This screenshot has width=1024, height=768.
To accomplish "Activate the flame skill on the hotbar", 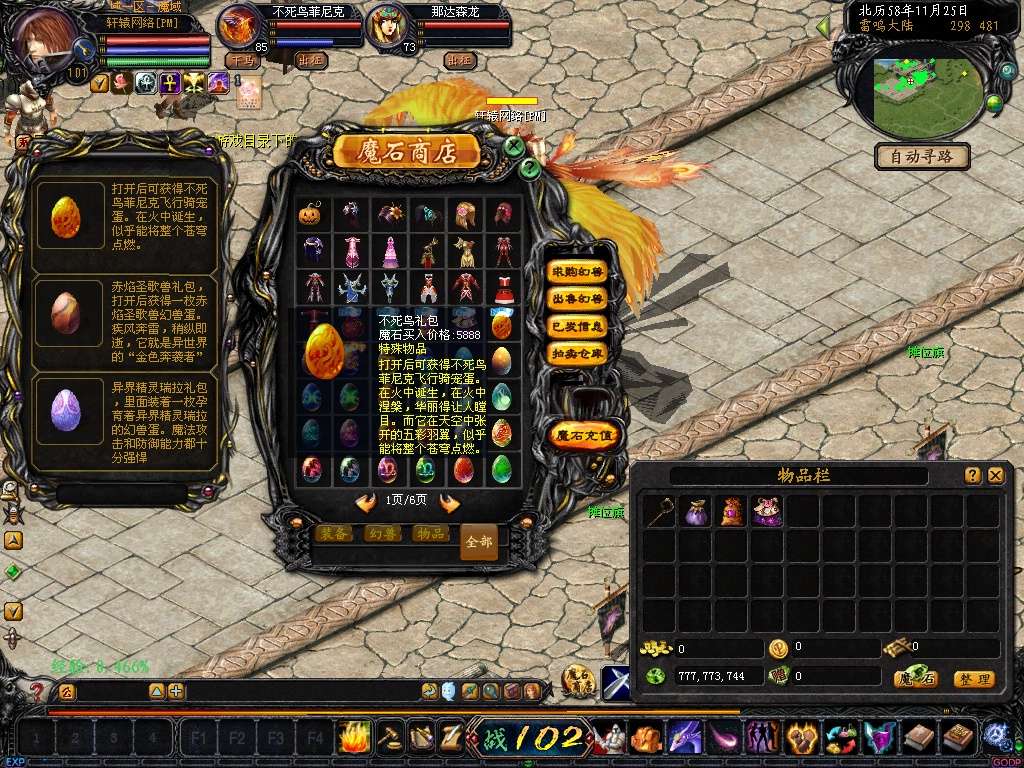I will [354, 738].
